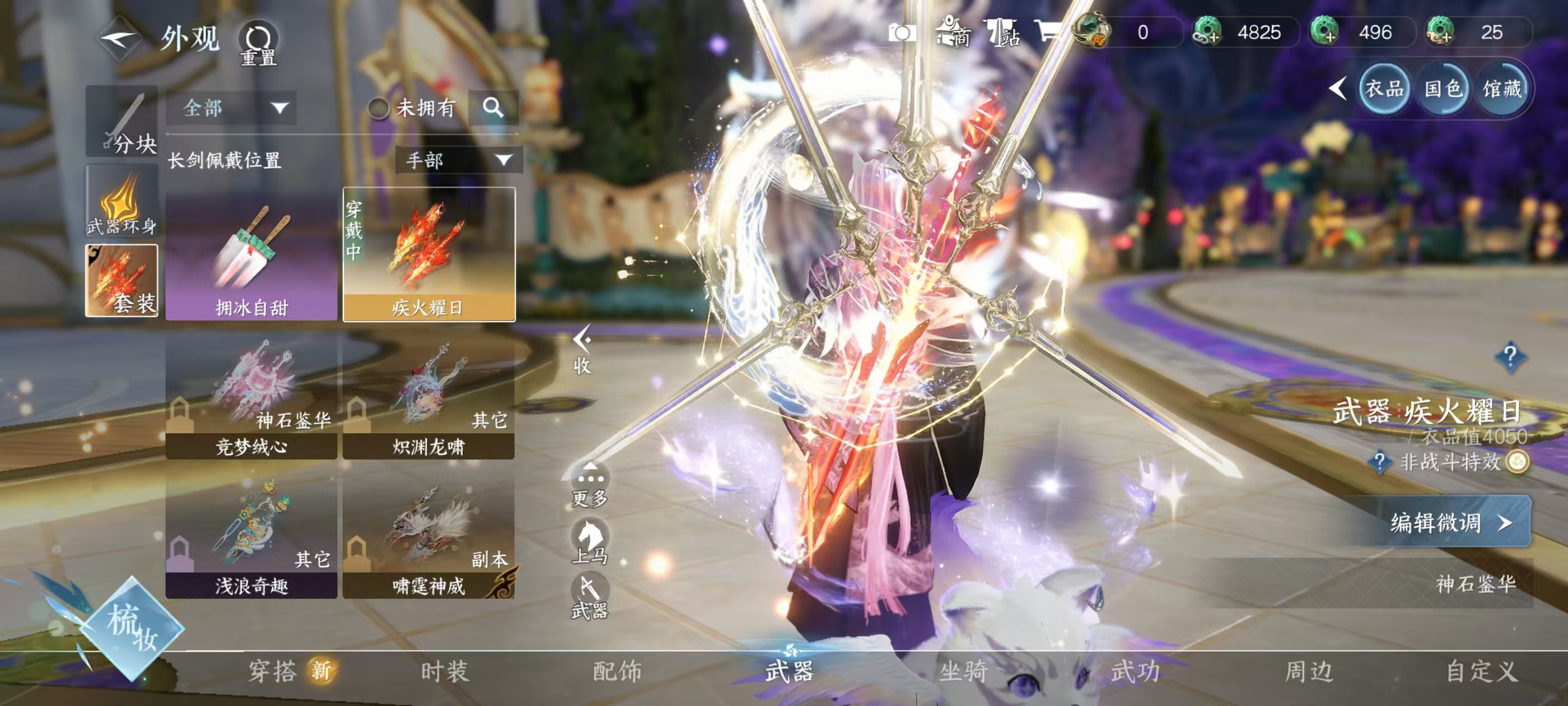Pick the 浅浪奇趣 weapon tile
This screenshot has height=706, width=1568.
tap(251, 537)
